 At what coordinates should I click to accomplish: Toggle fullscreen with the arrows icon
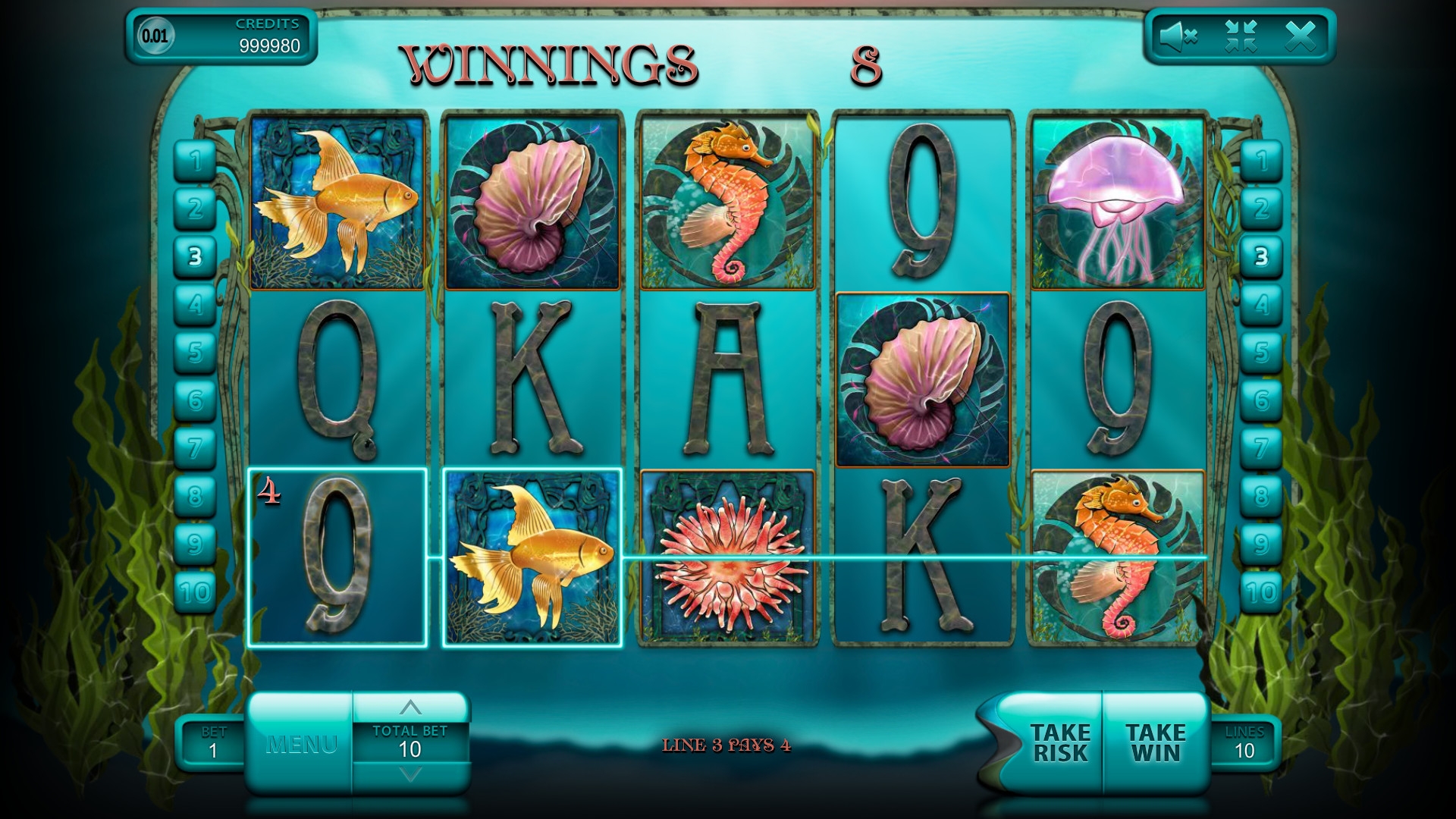1241,36
